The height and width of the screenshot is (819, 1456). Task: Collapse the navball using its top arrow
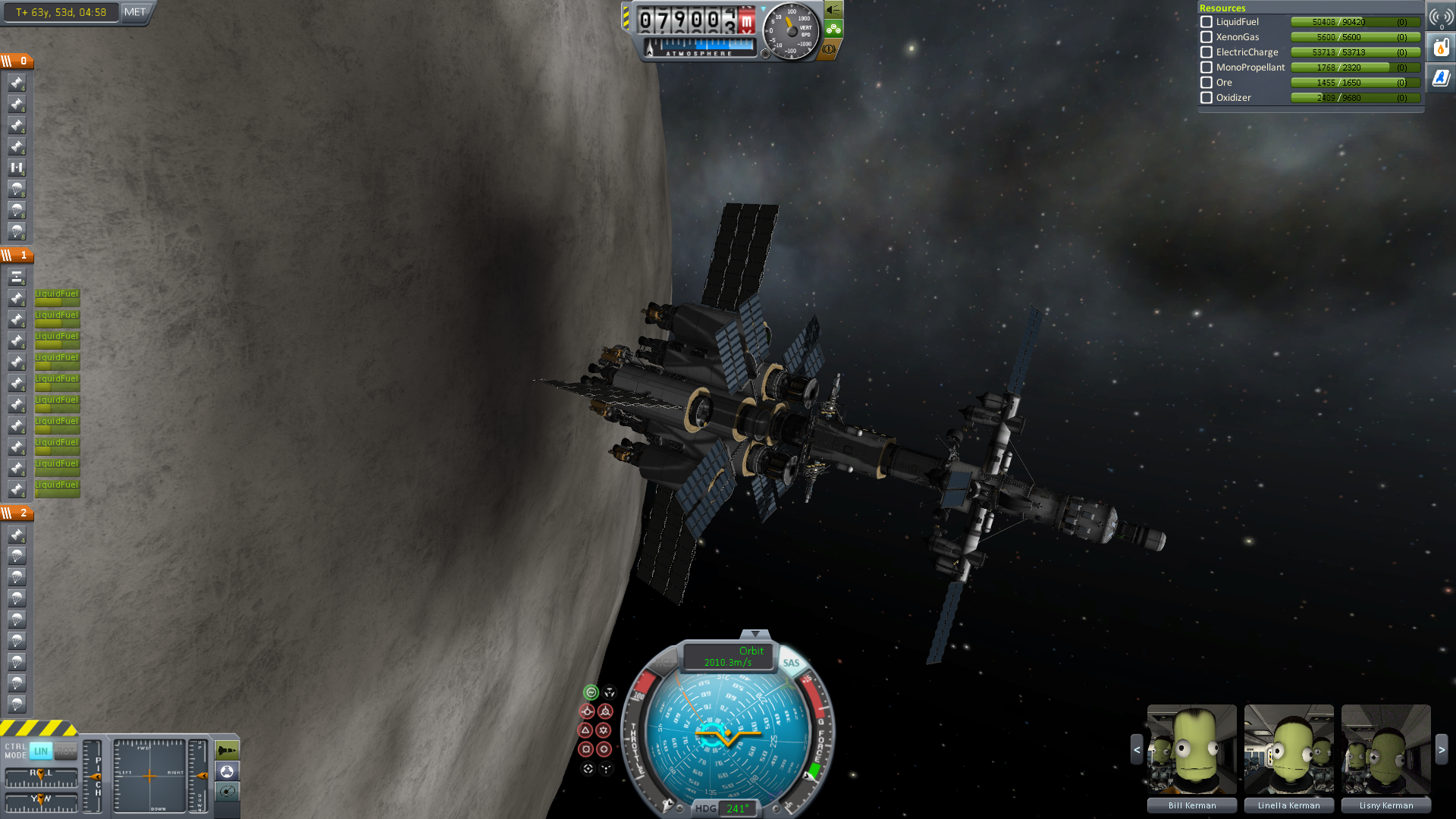pyautogui.click(x=755, y=634)
